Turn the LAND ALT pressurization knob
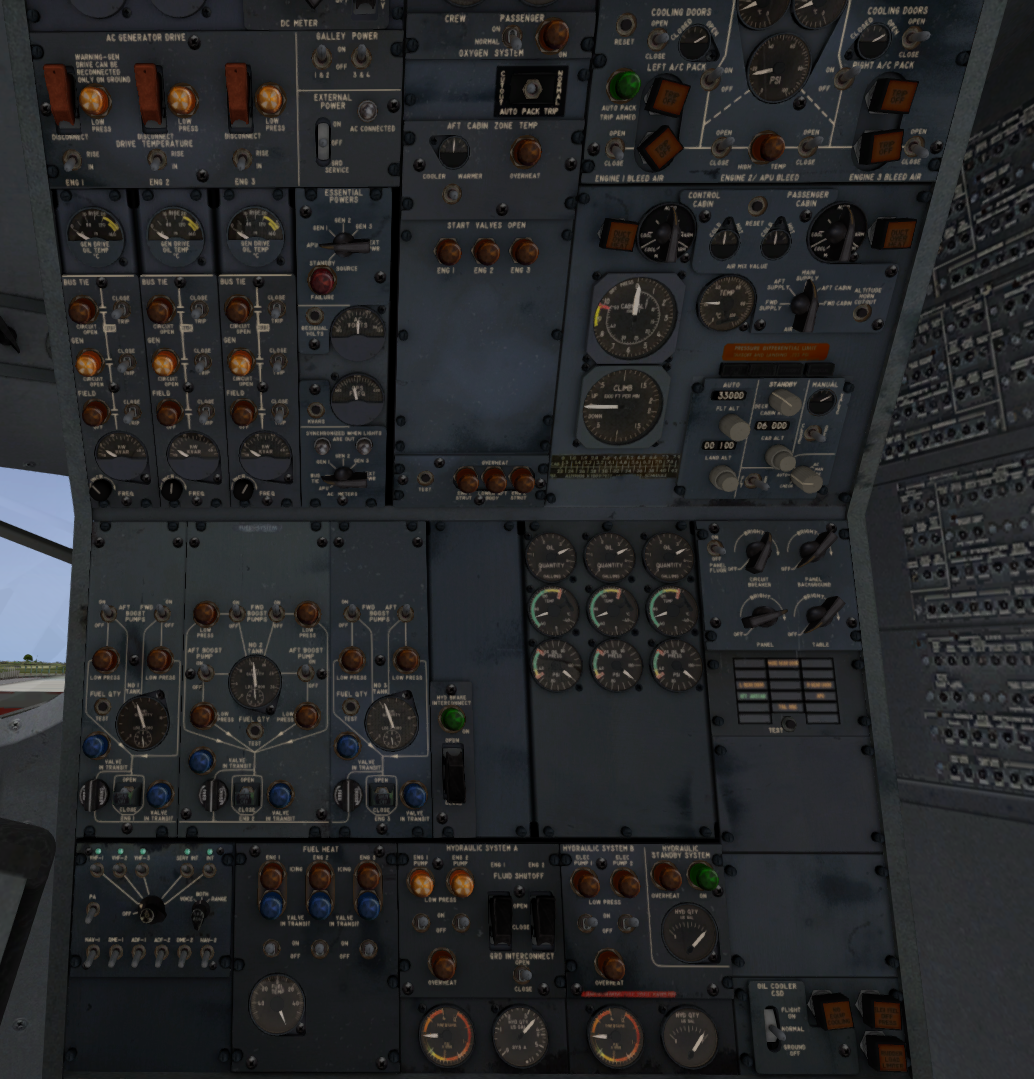Viewport: 1034px width, 1079px height. [x=723, y=478]
